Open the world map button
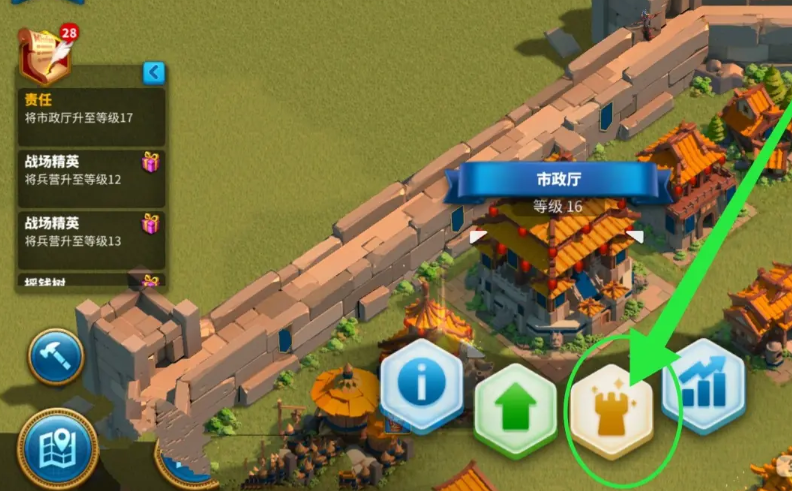This screenshot has width=792, height=491. tap(56, 449)
